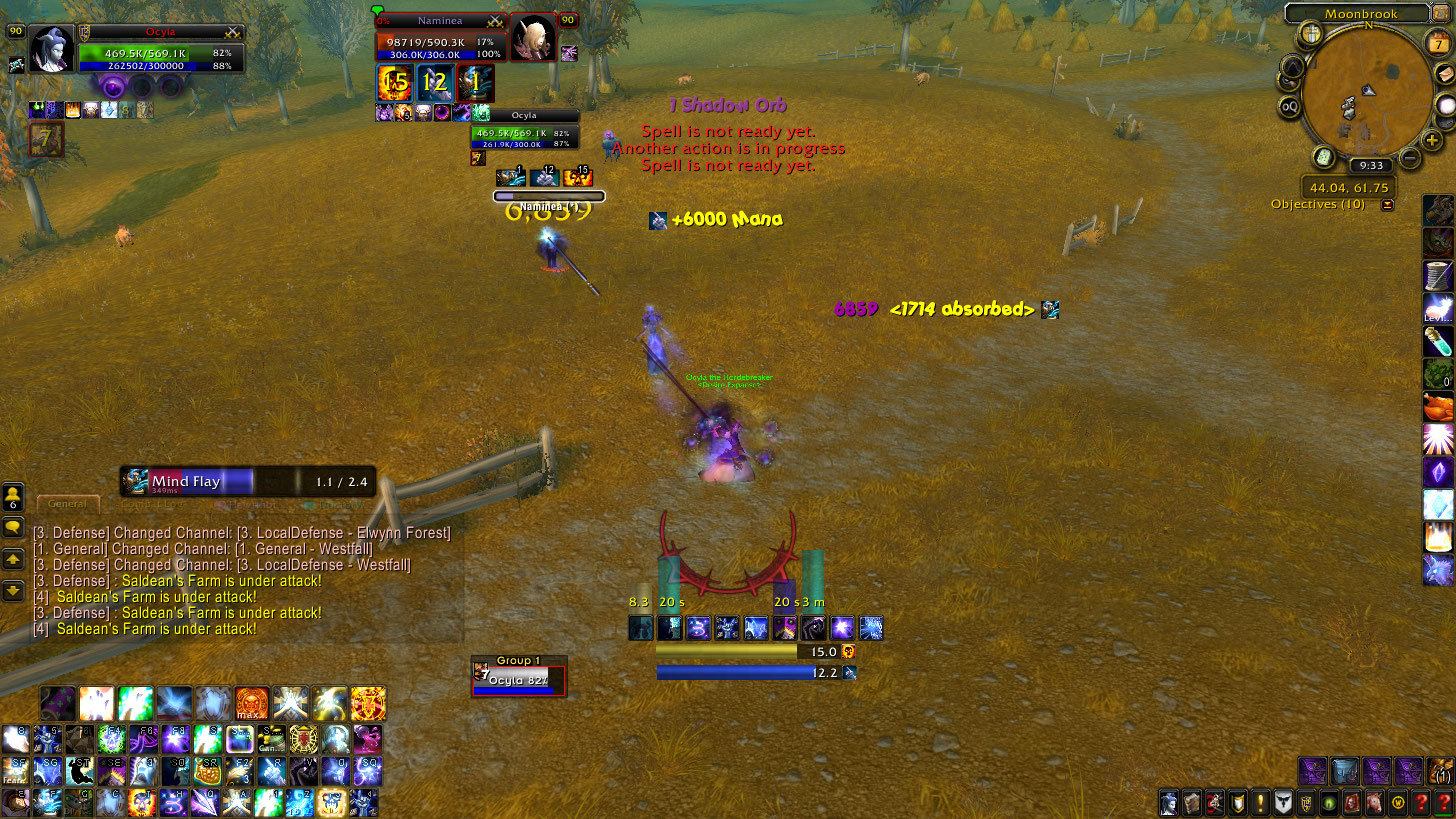Zoom out on the minimap
Screen dimensions: 1456x819
click(x=1409, y=157)
